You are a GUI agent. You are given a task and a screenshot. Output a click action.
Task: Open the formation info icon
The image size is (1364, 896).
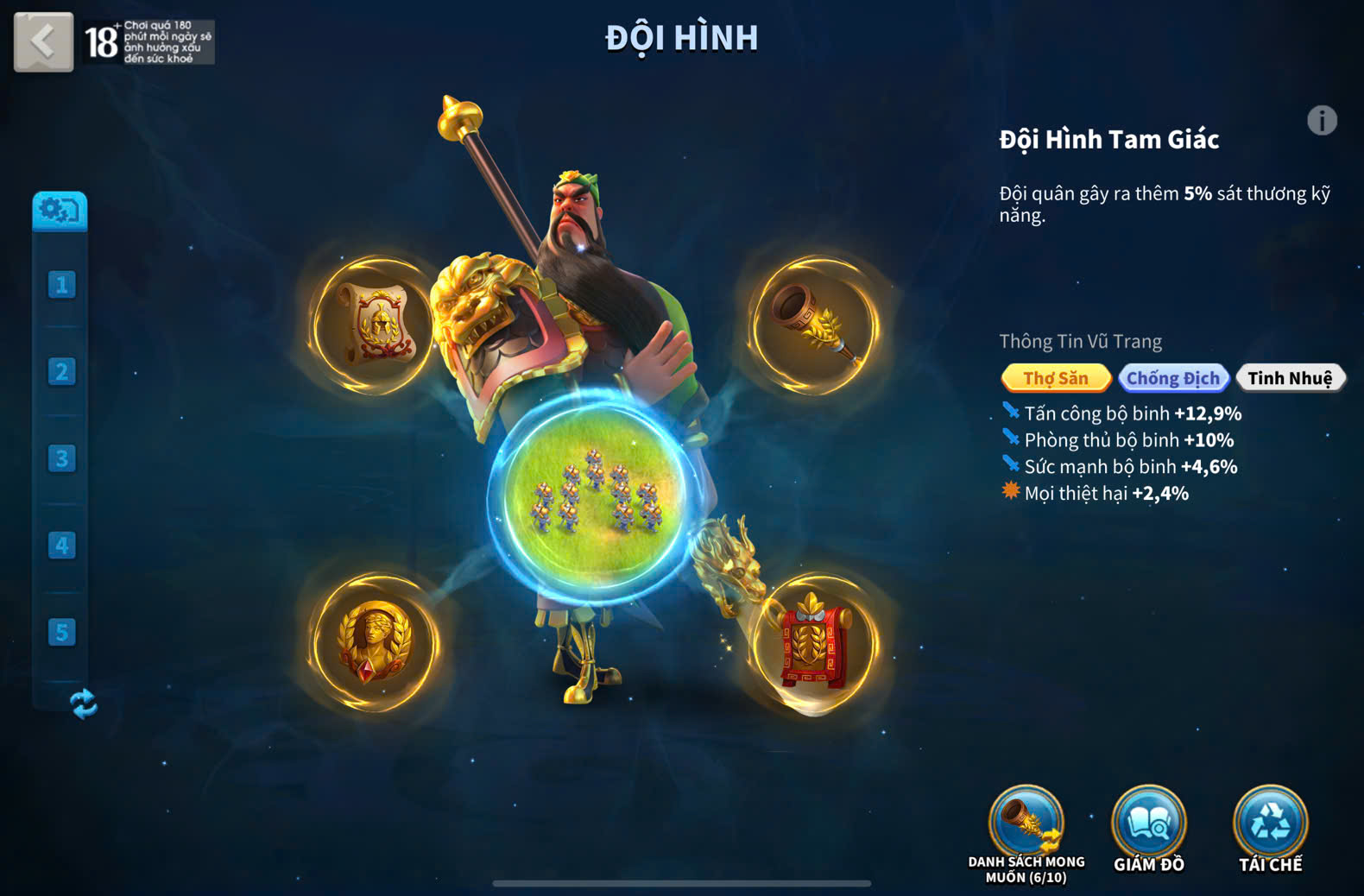pos(1321,121)
